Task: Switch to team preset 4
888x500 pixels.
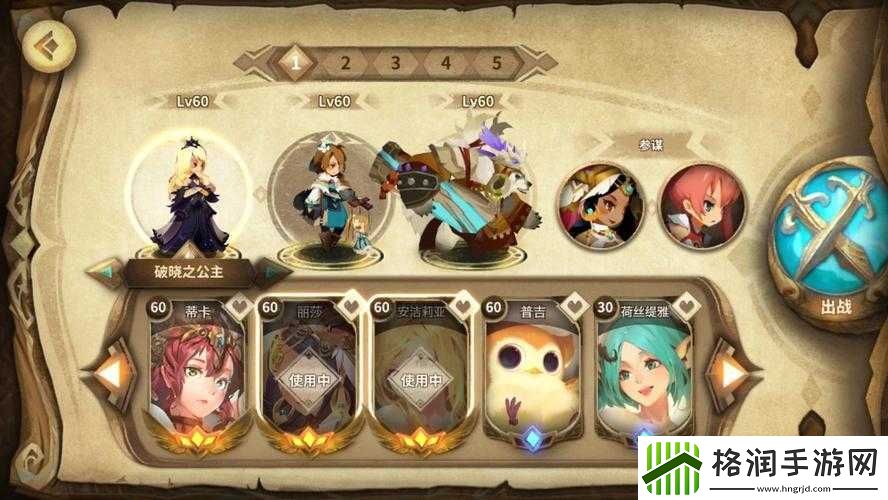Action: coord(446,63)
